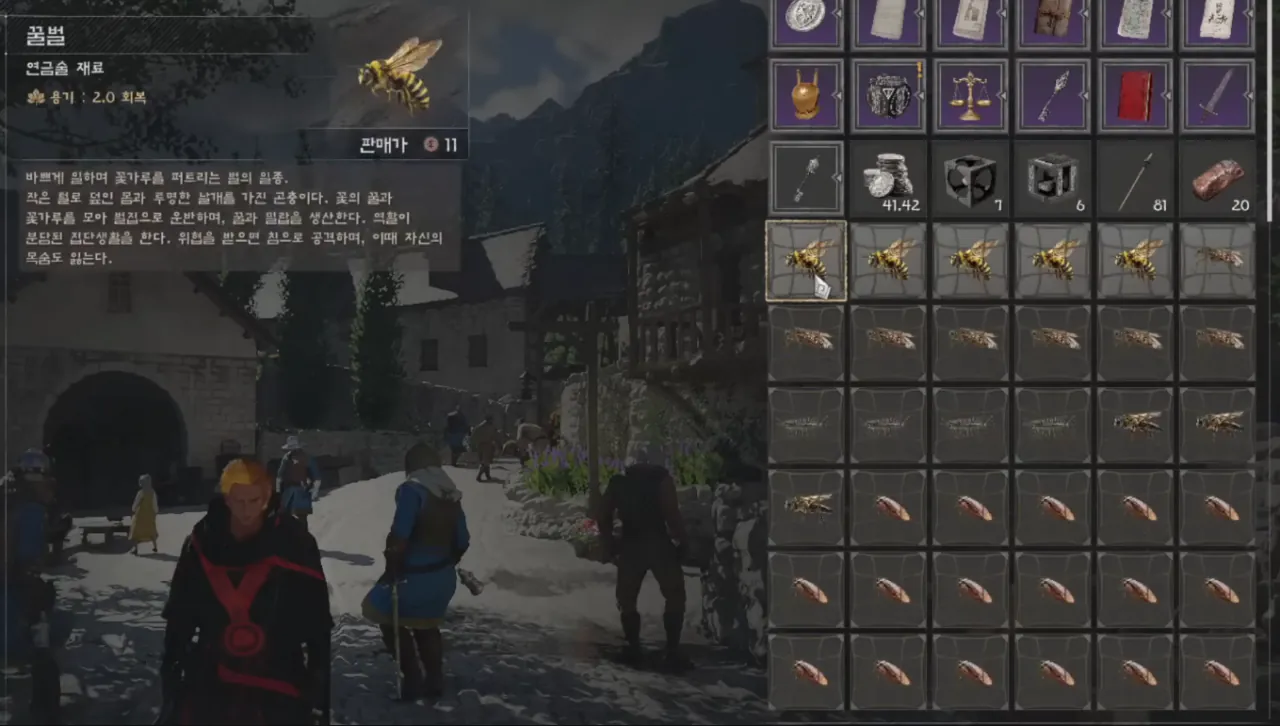Select the dark cube stack of 7
The image size is (1280, 726).
pyautogui.click(x=970, y=179)
